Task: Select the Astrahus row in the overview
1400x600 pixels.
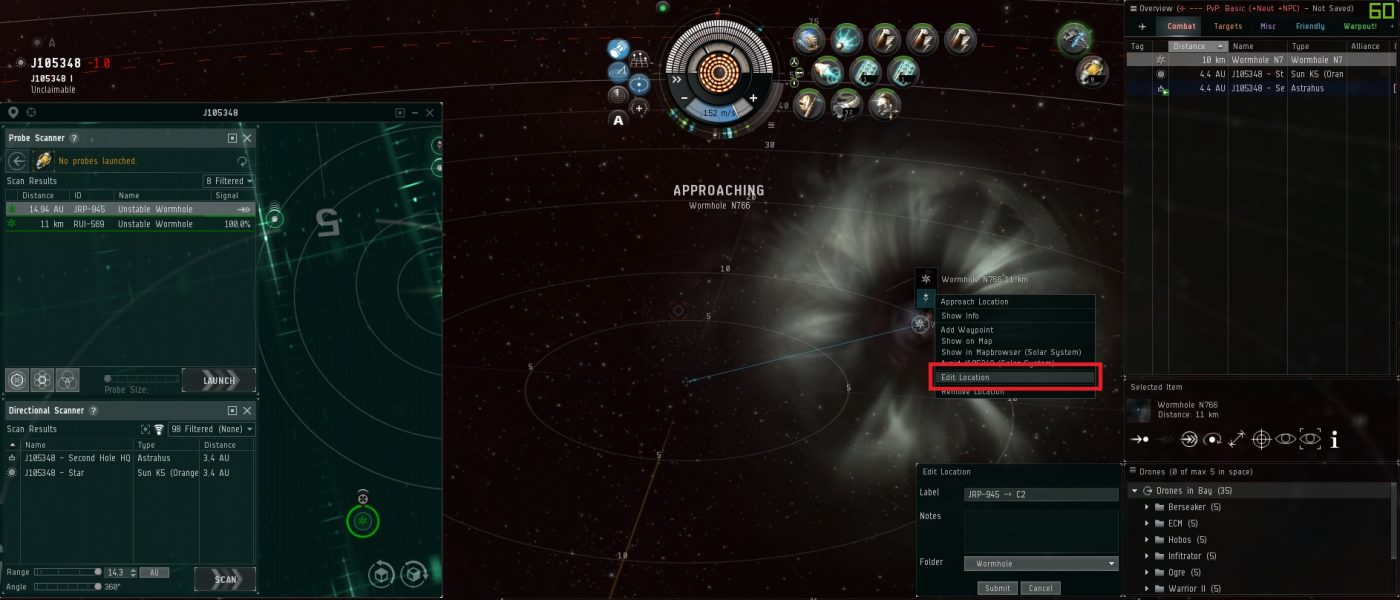Action: tap(1260, 88)
